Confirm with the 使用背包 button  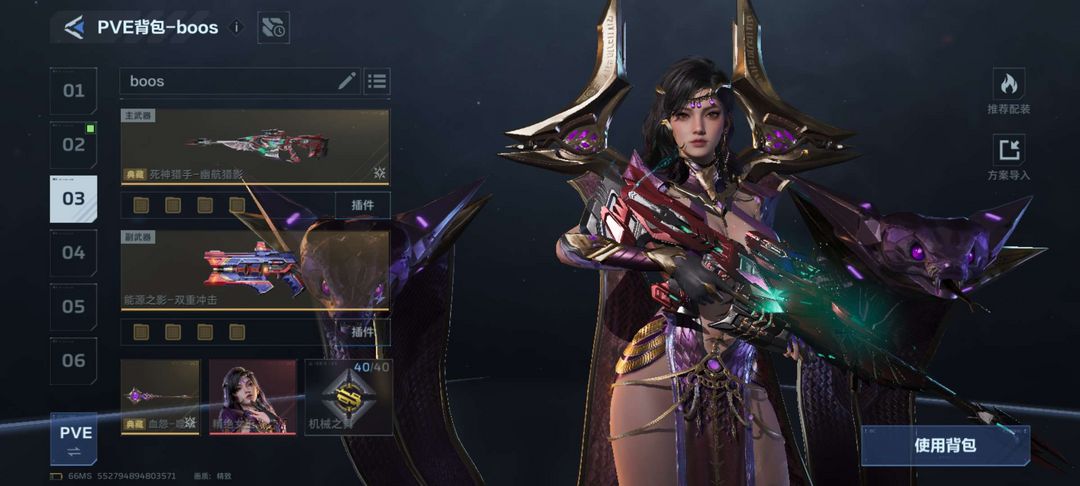click(x=945, y=445)
